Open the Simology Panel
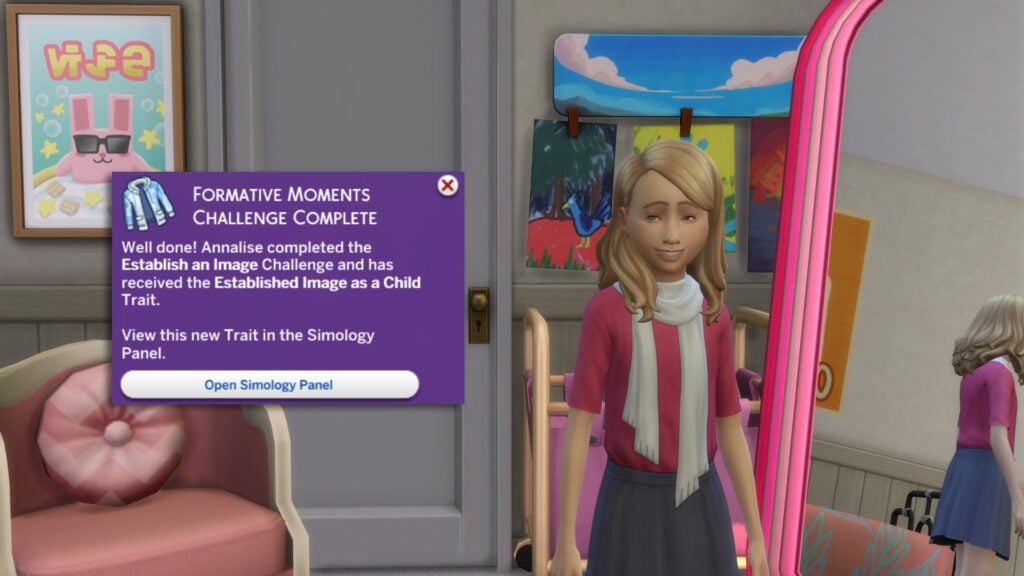 tap(269, 384)
